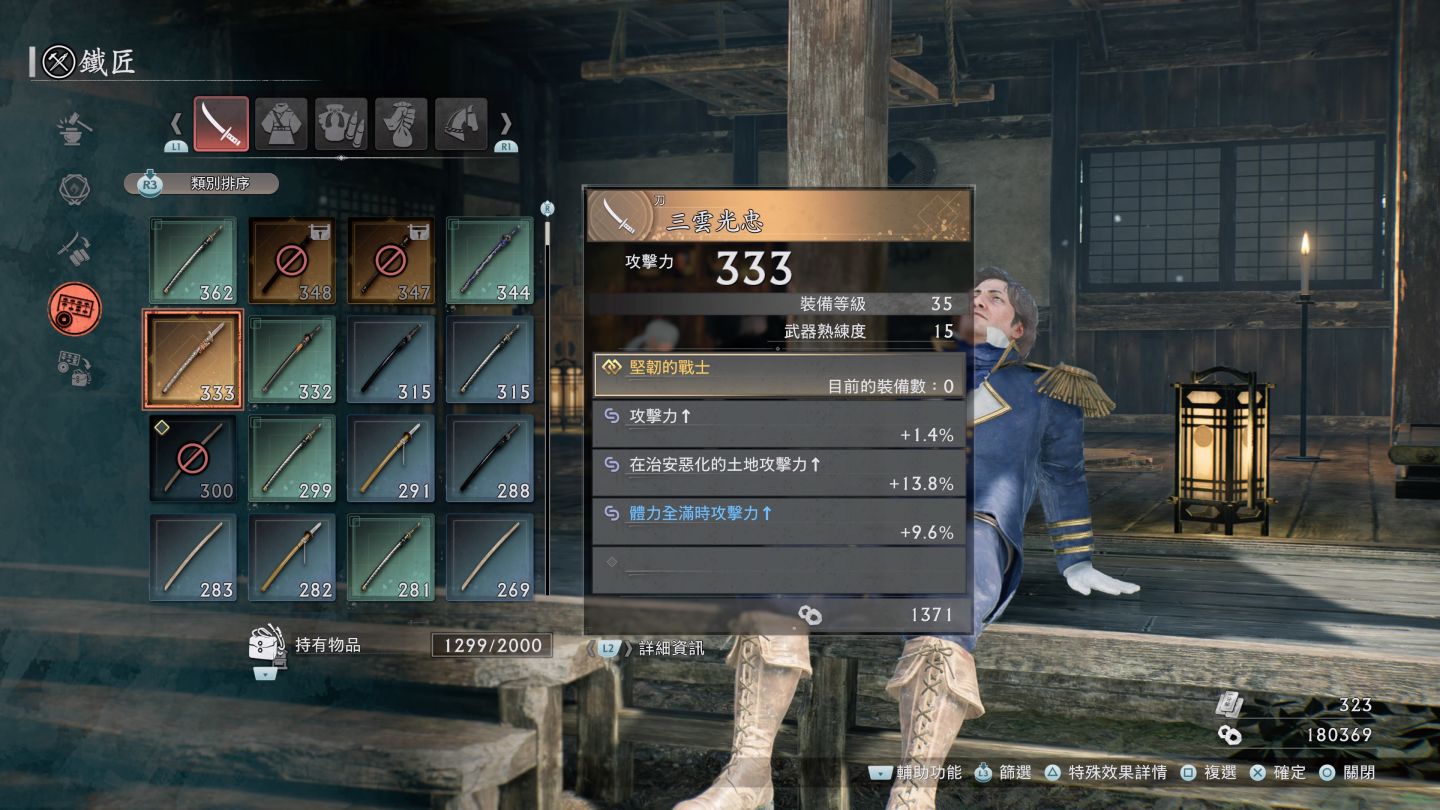The width and height of the screenshot is (1440, 810).
Task: Choose the 在治安惡化的土地攻擊力 effect row
Action: 779,473
